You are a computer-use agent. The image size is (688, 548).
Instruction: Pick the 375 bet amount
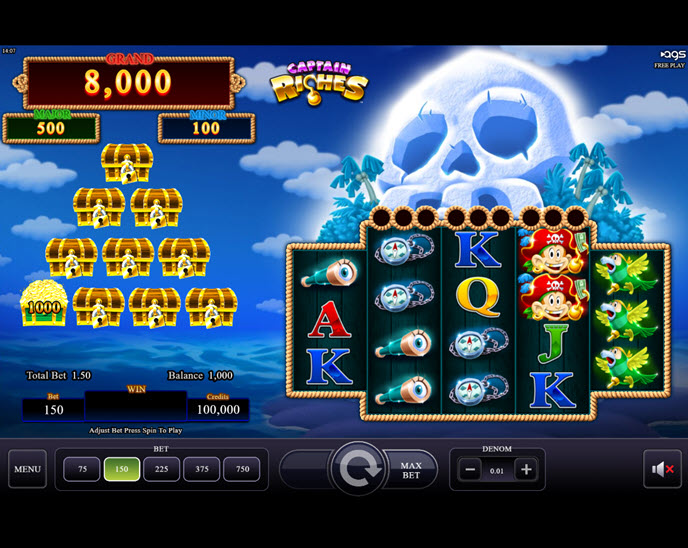coord(202,469)
